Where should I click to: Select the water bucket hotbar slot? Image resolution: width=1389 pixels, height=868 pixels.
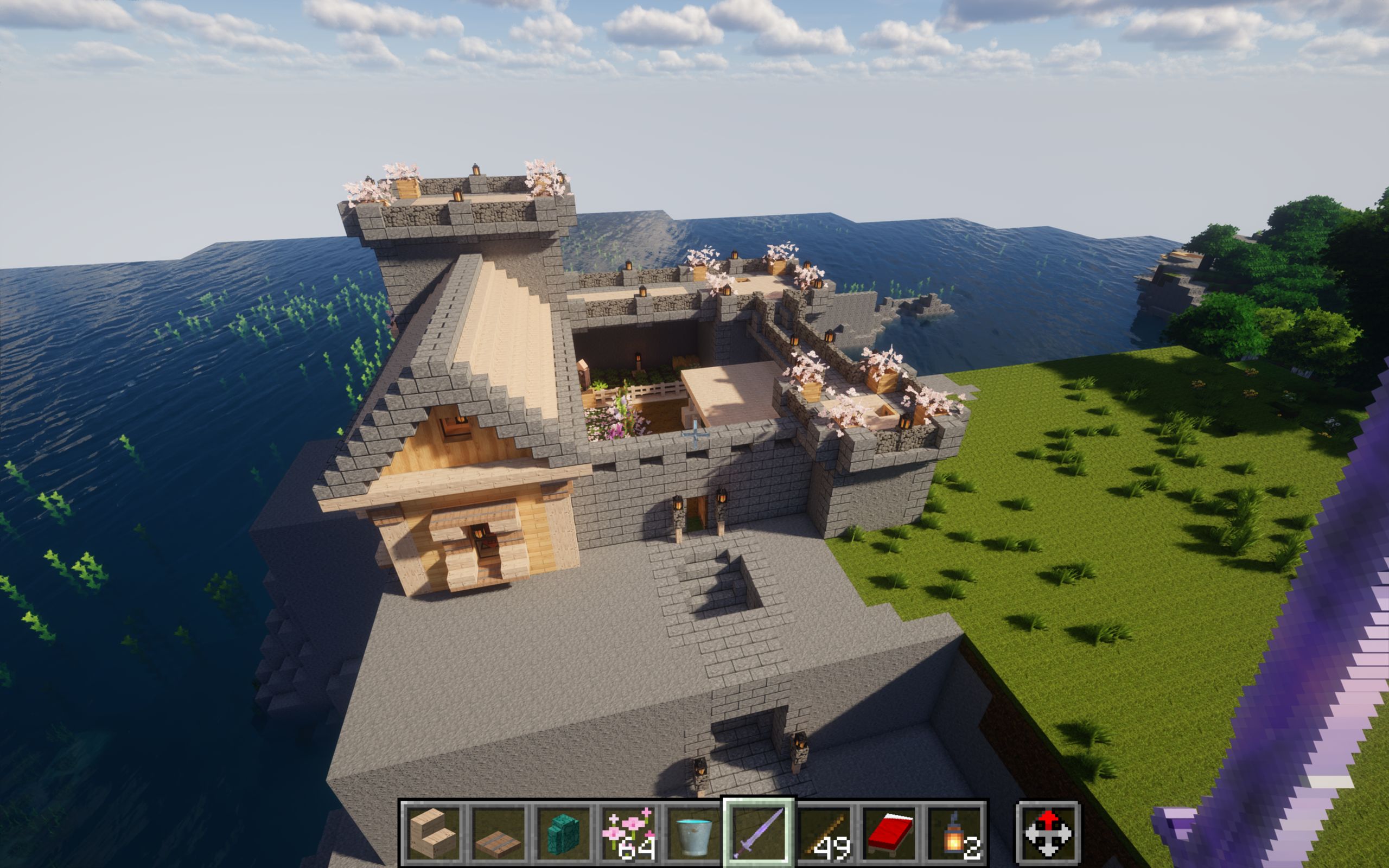tap(693, 832)
